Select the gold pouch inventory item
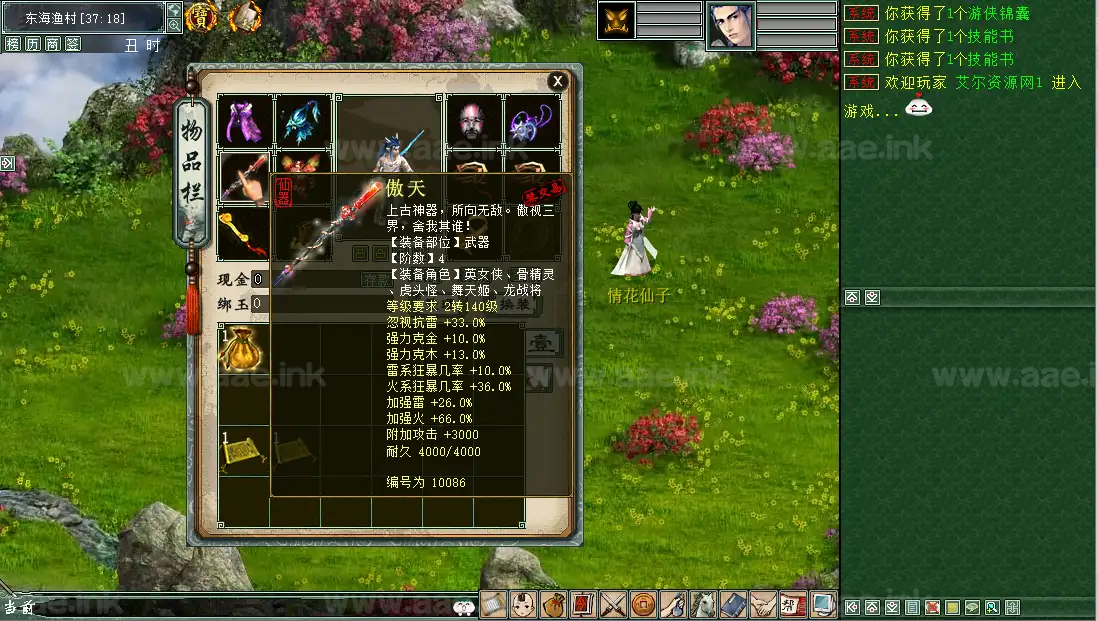Image resolution: width=1098 pixels, height=621 pixels. click(243, 349)
